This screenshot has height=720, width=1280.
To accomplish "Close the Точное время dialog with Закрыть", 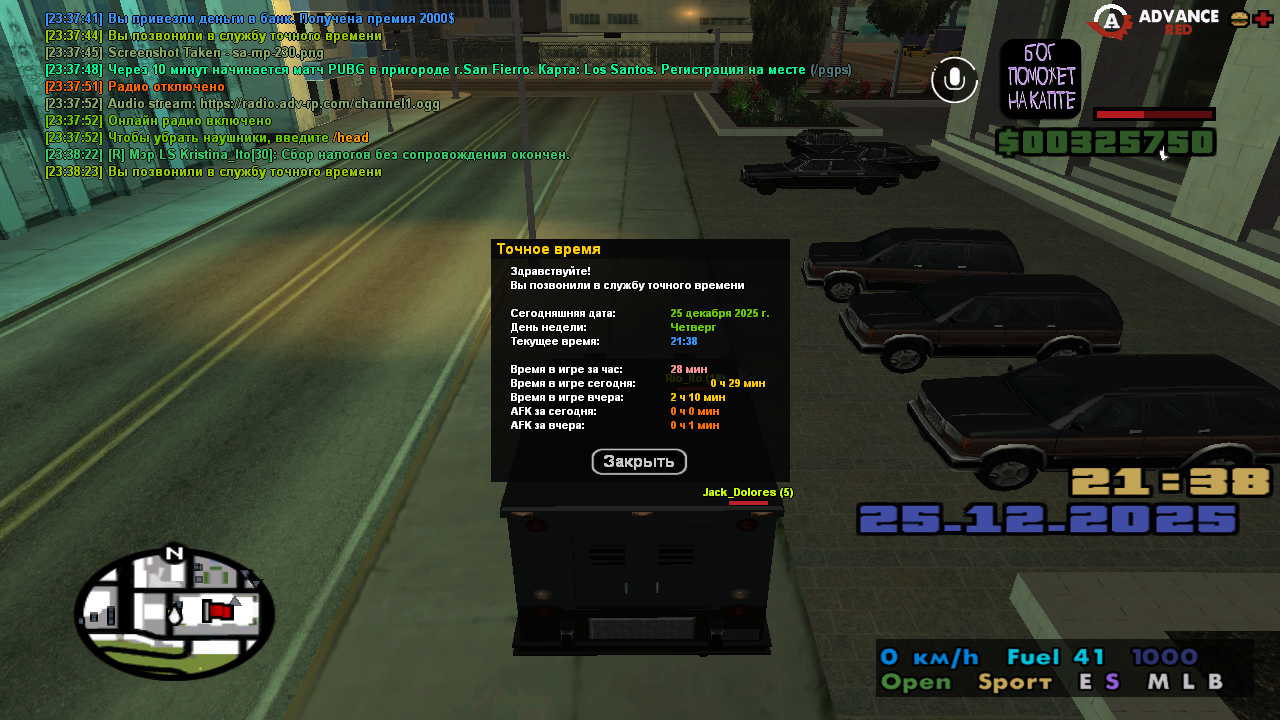I will [x=639, y=462].
